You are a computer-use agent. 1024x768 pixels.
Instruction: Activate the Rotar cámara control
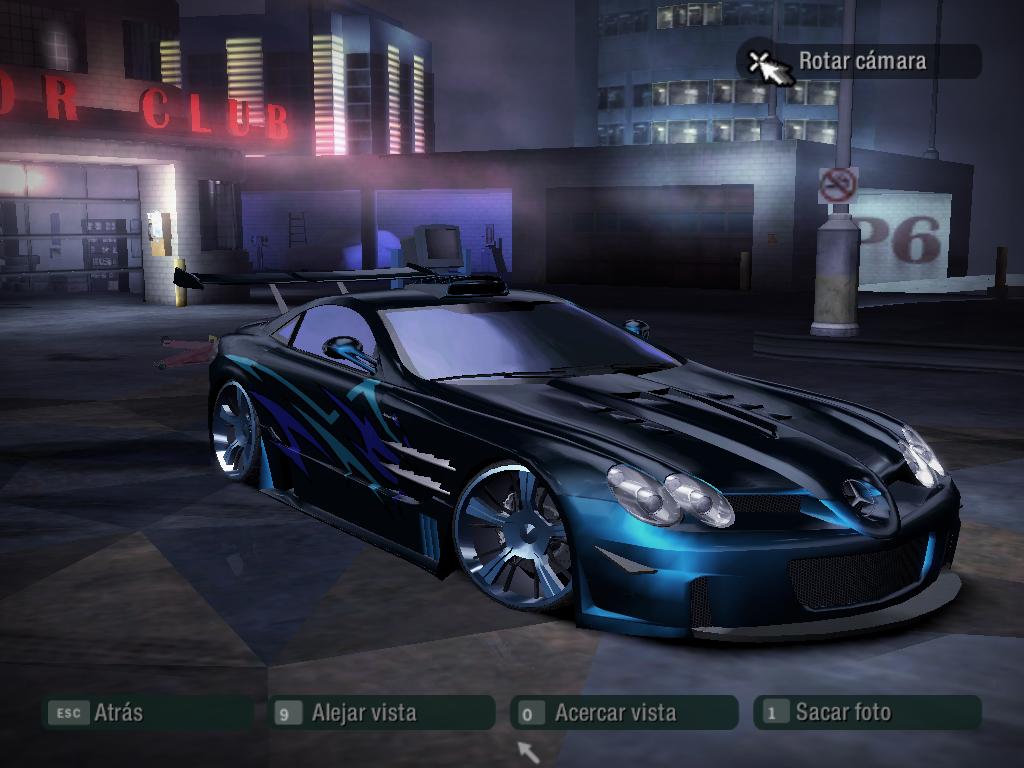[860, 61]
